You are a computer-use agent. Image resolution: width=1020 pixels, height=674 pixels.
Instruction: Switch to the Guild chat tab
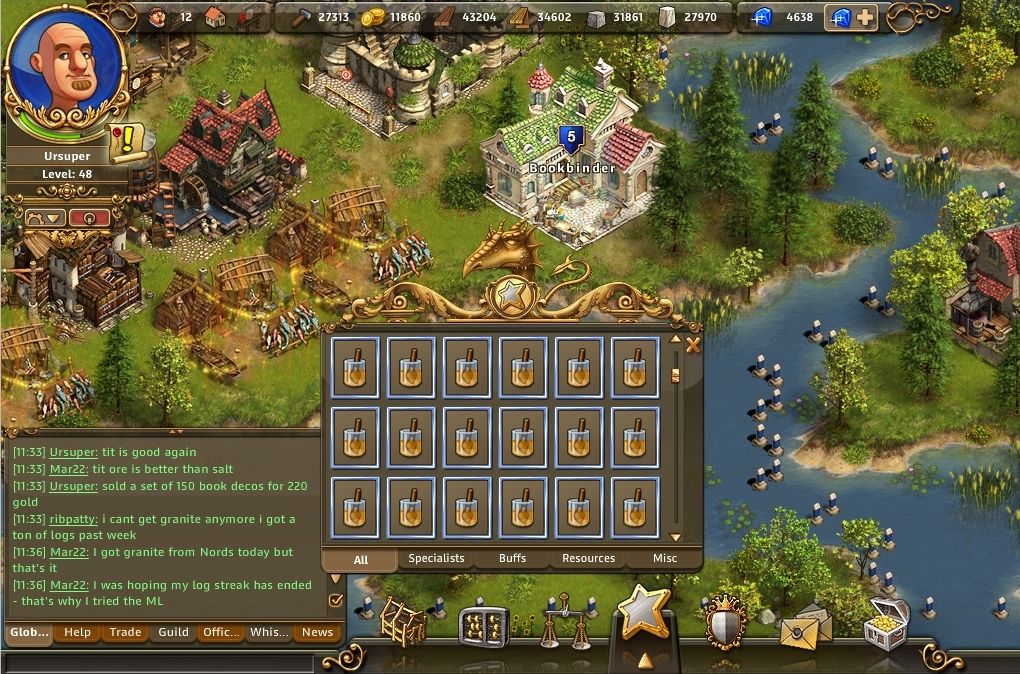173,632
